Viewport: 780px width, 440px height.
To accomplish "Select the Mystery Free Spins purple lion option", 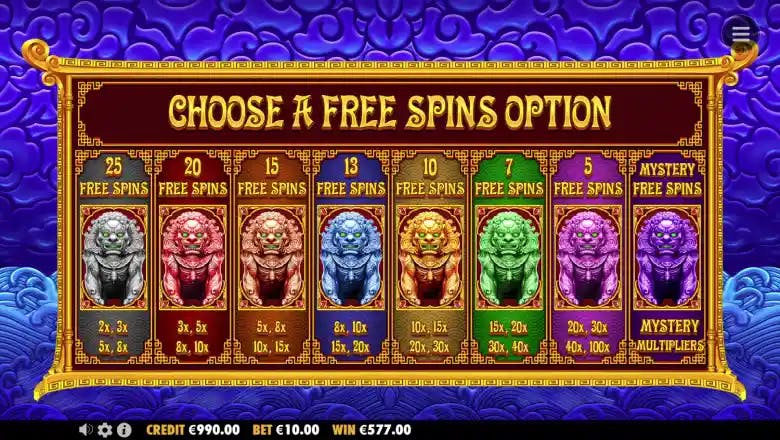I will click(667, 258).
